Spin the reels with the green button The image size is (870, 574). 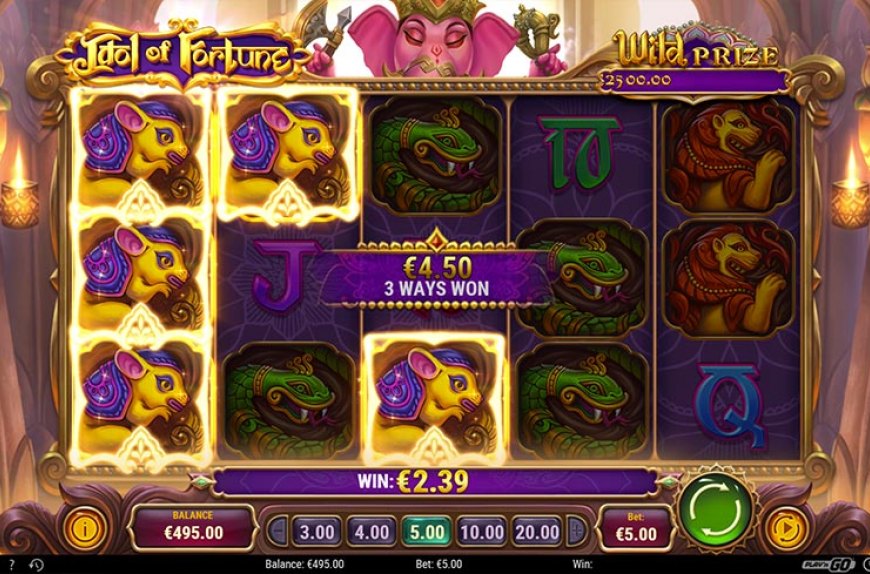pyautogui.click(x=715, y=508)
